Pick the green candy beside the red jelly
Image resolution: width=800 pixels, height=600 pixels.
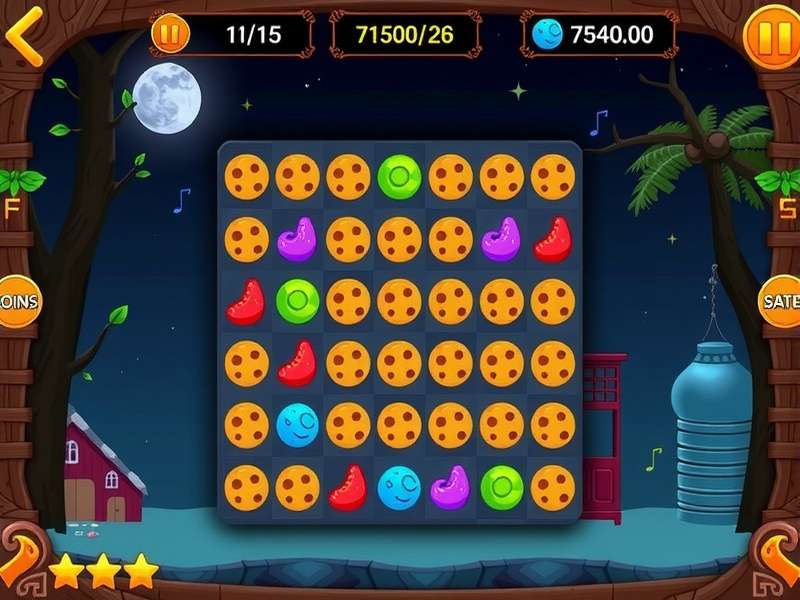[x=297, y=301]
